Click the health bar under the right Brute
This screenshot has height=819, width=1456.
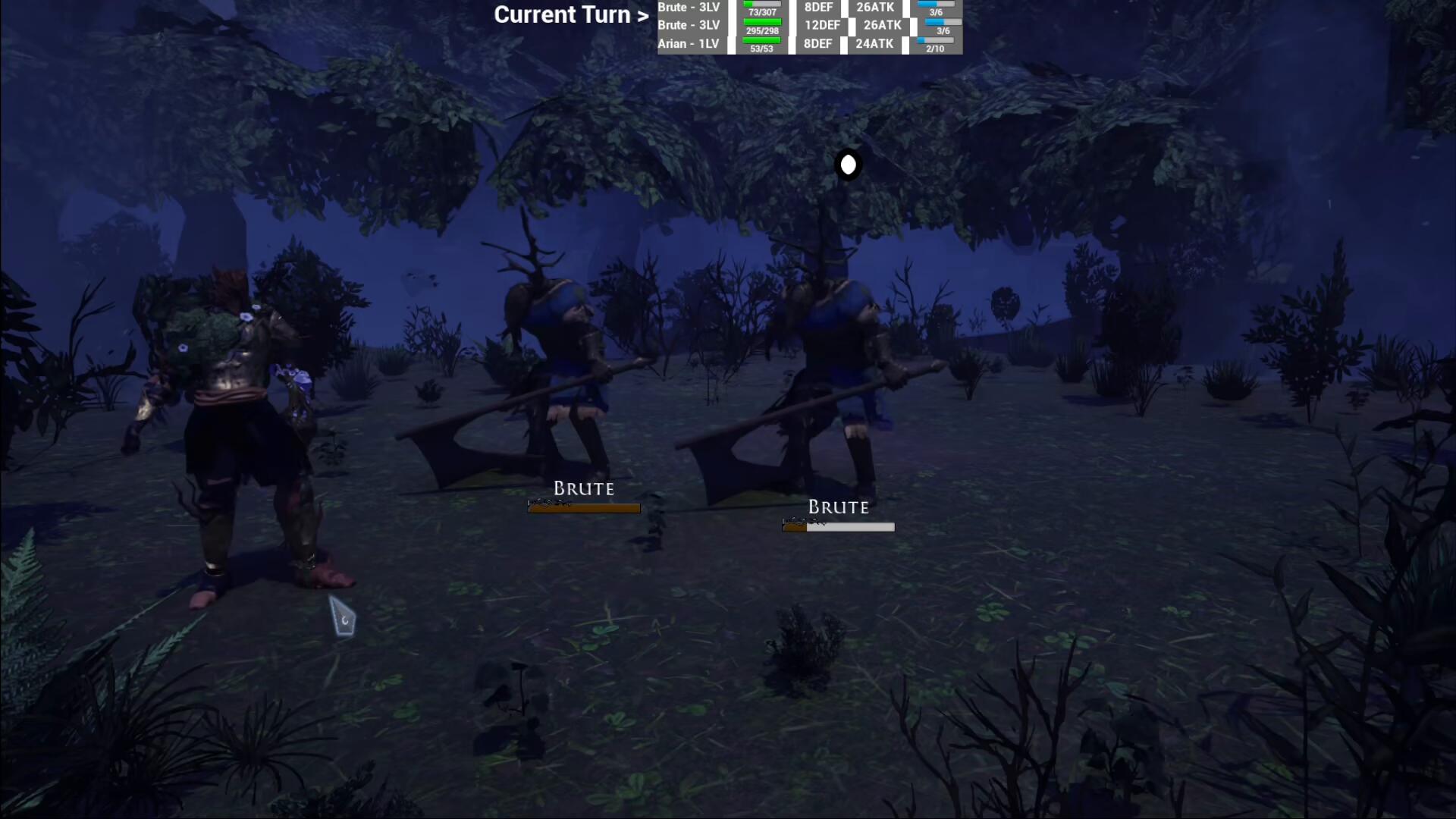coord(837,525)
